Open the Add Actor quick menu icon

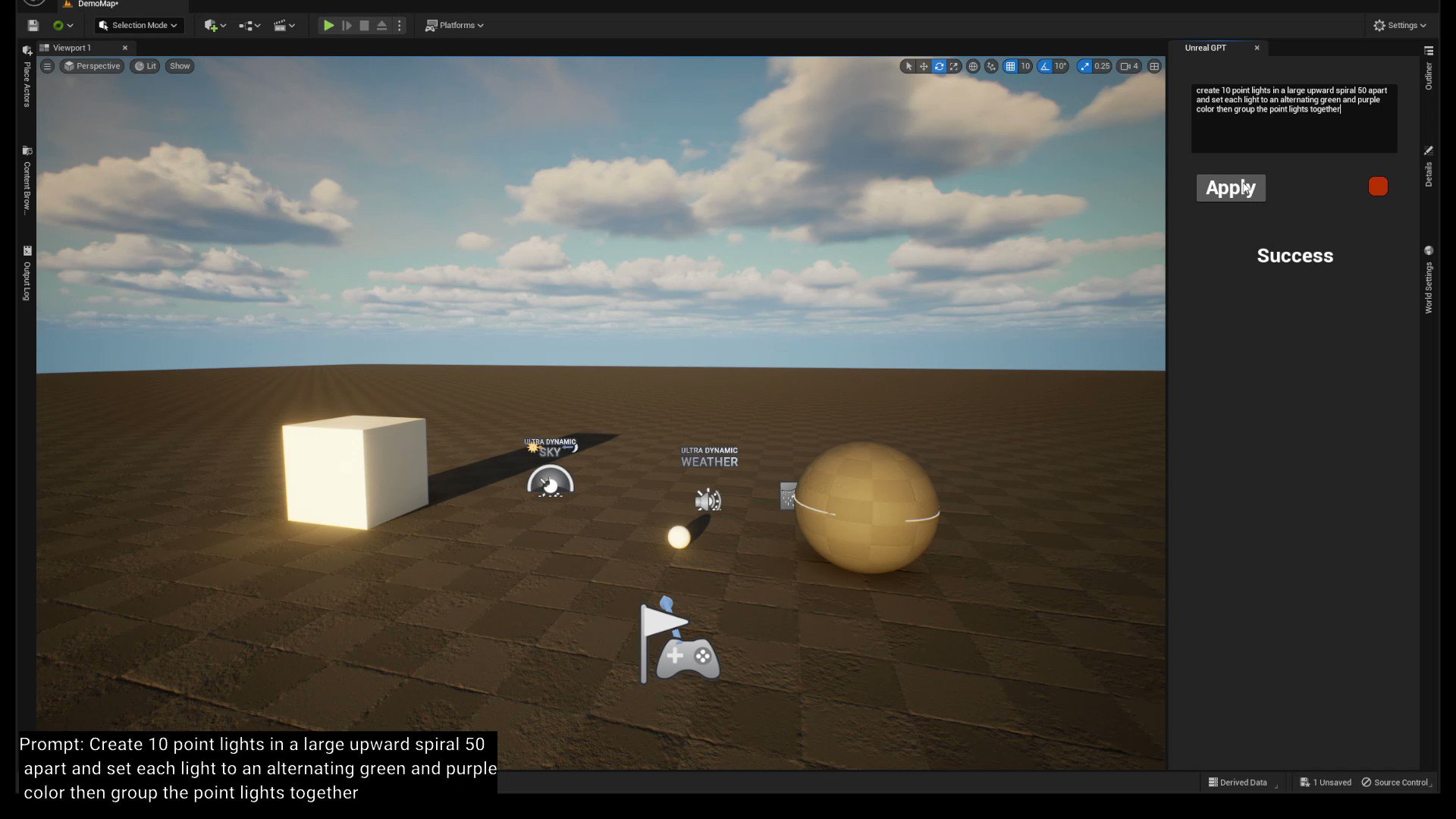tap(211, 25)
